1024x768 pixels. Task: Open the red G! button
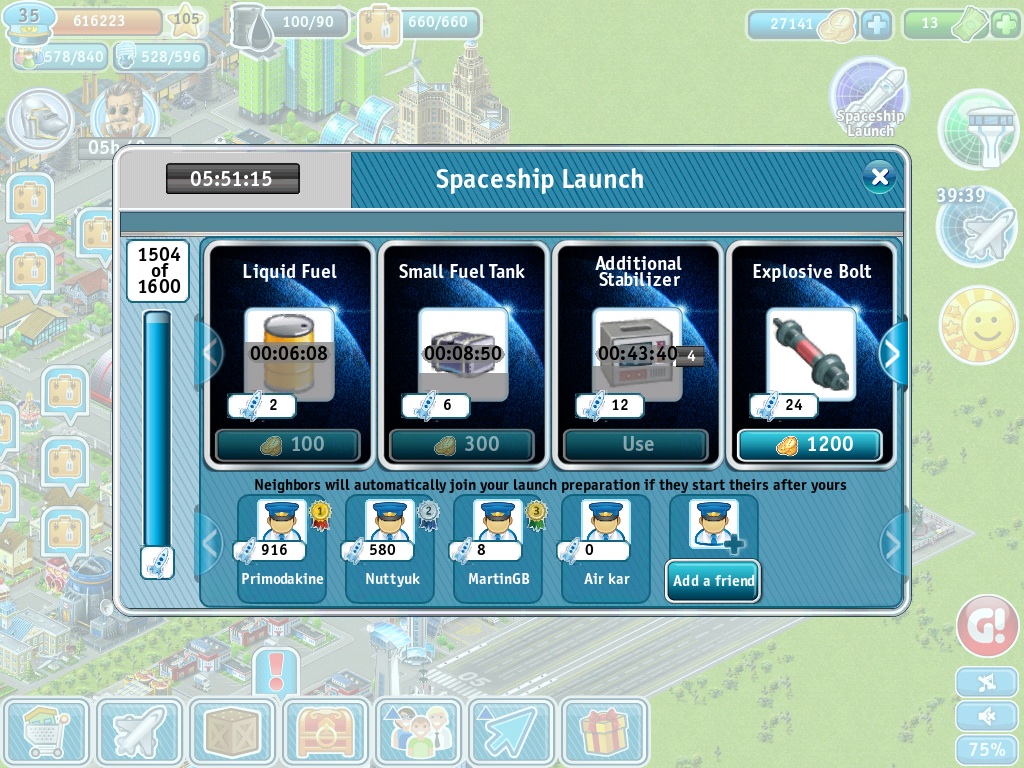click(987, 626)
